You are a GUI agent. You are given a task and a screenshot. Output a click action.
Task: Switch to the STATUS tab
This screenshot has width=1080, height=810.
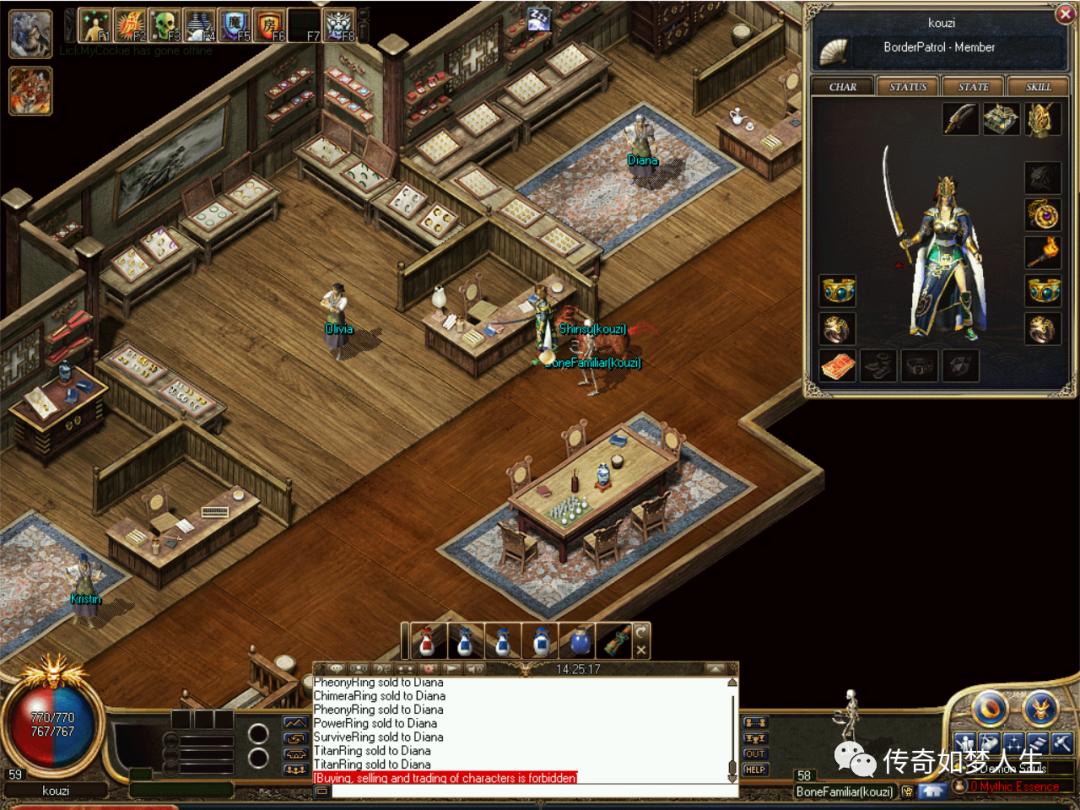pos(908,87)
